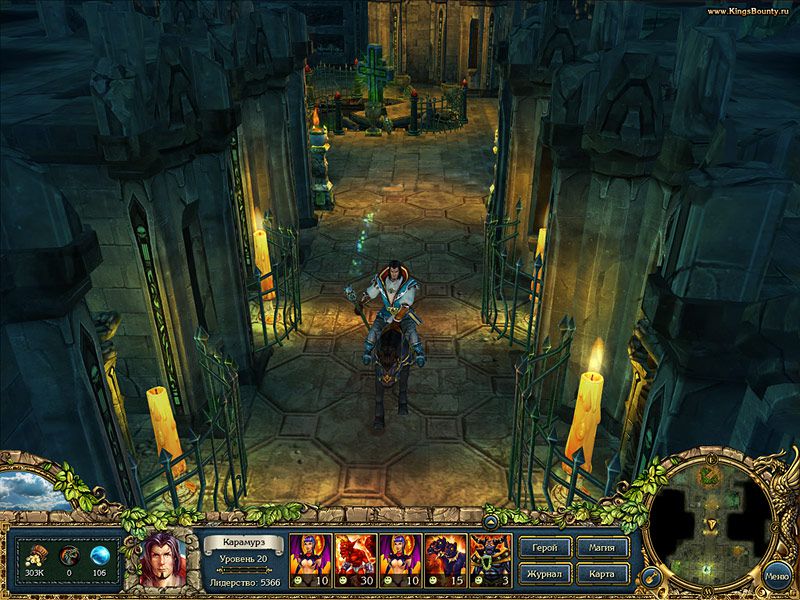
Task: Click the round minimap
Action: pos(711,524)
